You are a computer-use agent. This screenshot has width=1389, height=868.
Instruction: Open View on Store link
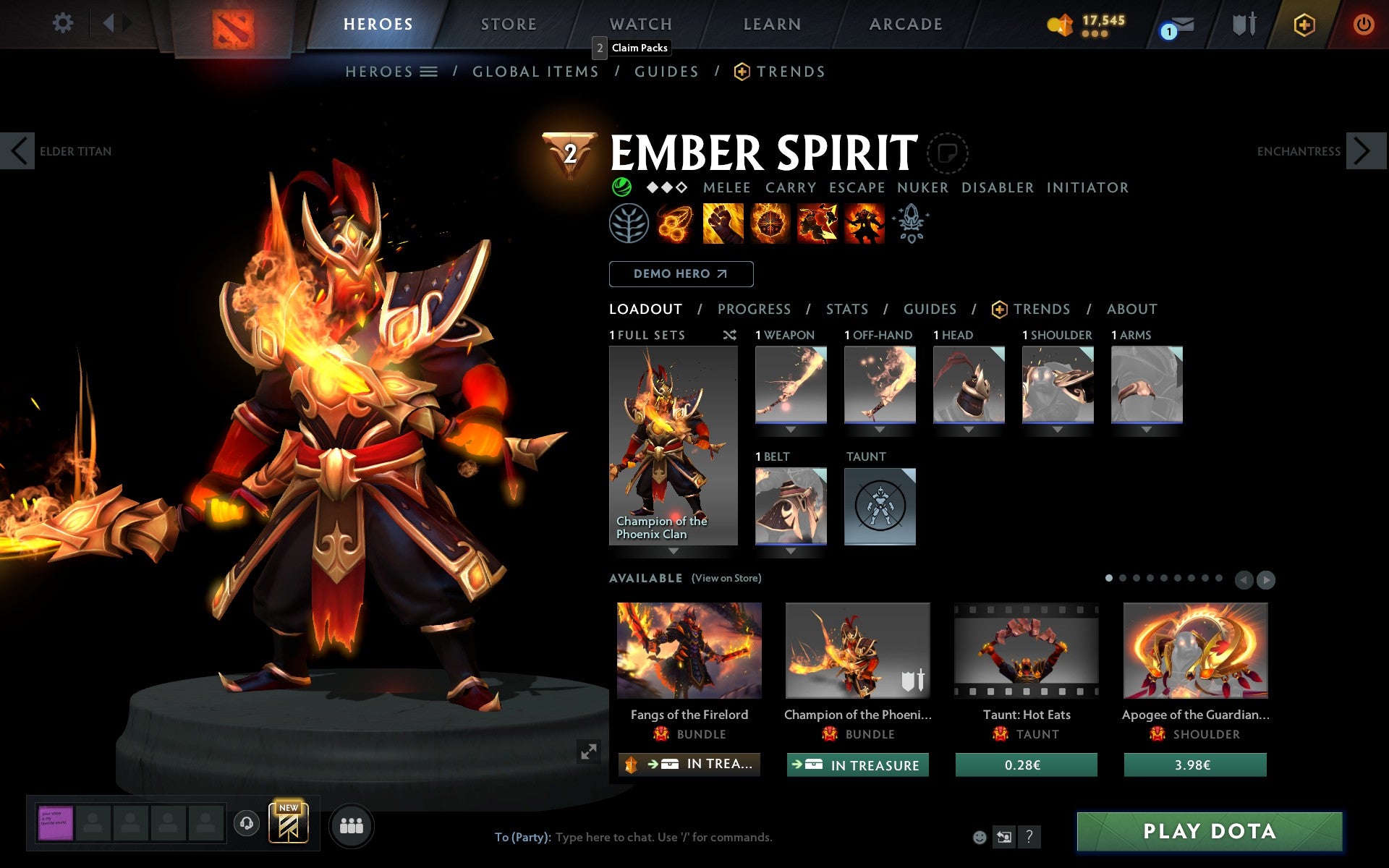pos(726,578)
